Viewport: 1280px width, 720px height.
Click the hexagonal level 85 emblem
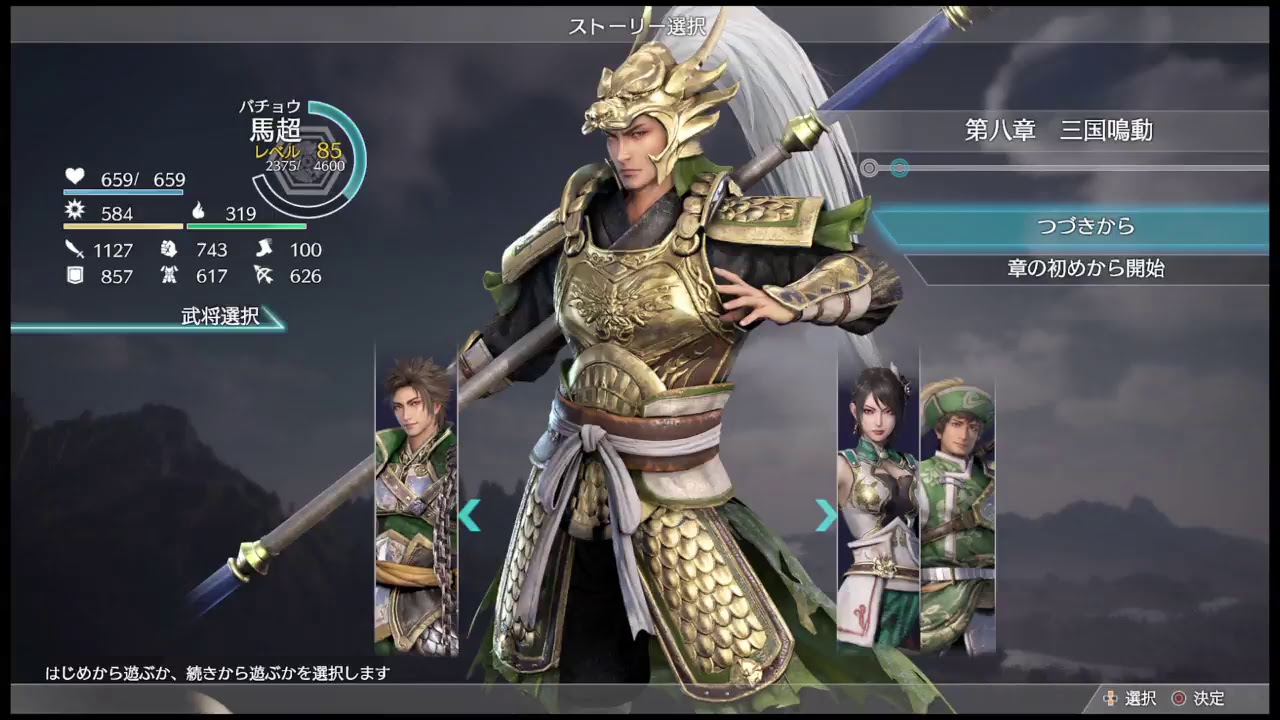click(x=306, y=155)
